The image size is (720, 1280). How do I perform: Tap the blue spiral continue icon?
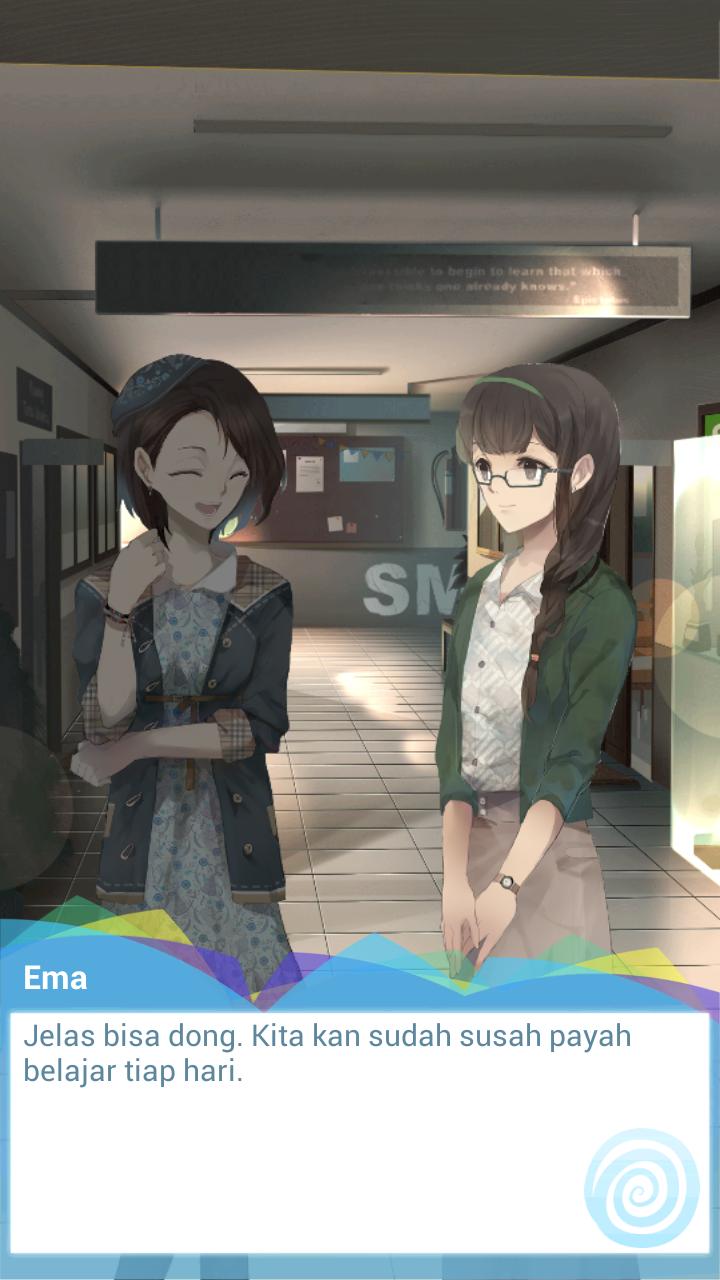pos(641,1189)
